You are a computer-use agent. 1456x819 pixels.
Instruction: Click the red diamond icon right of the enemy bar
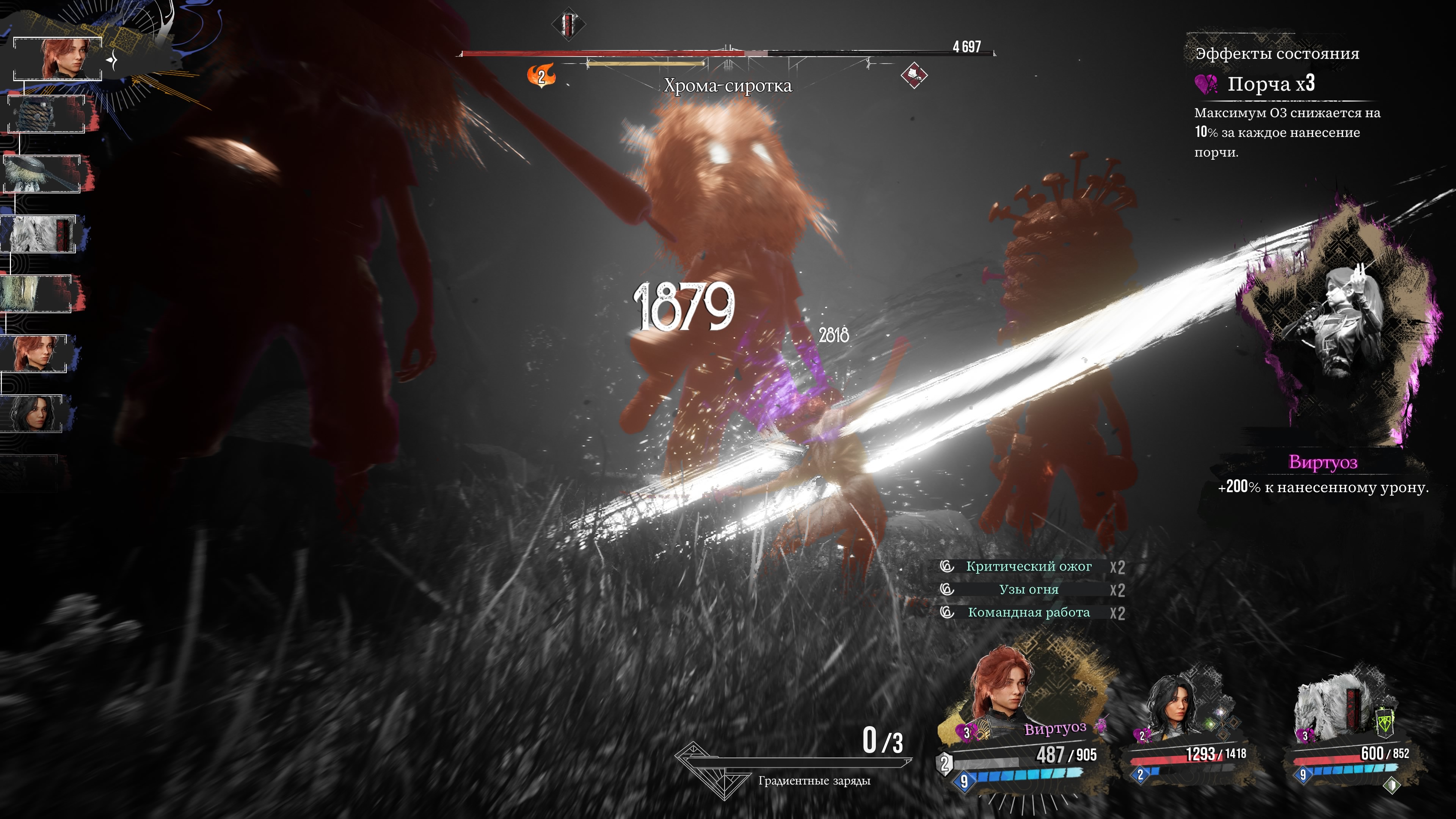click(913, 75)
